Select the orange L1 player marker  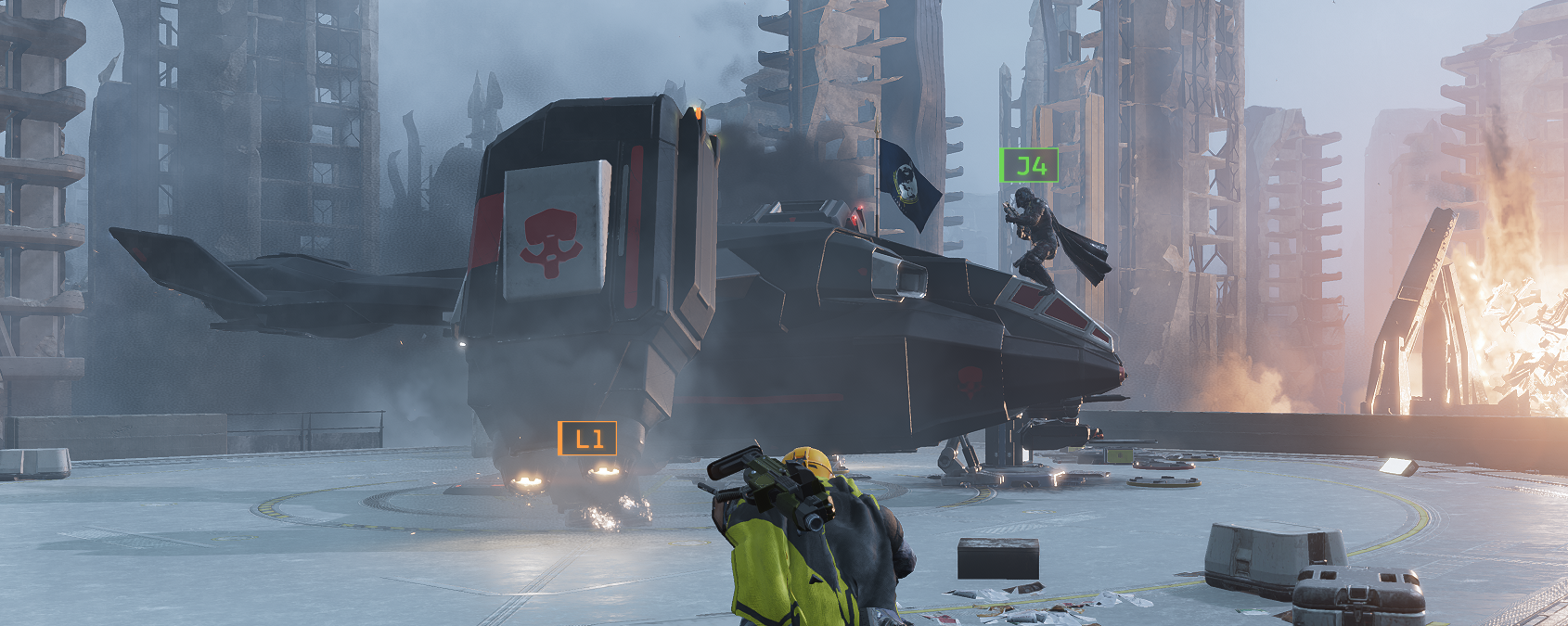point(587,439)
